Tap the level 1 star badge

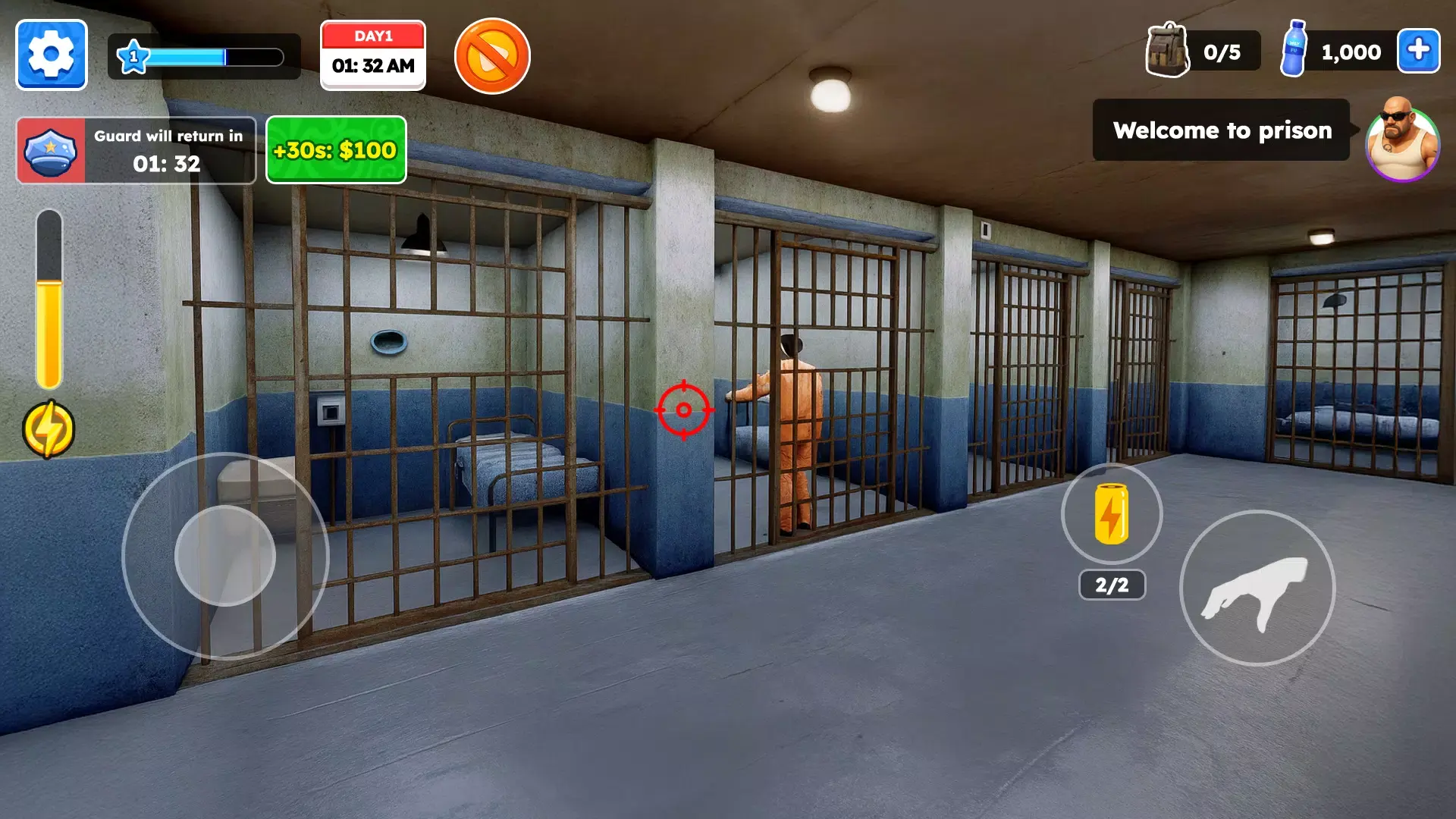(x=133, y=55)
